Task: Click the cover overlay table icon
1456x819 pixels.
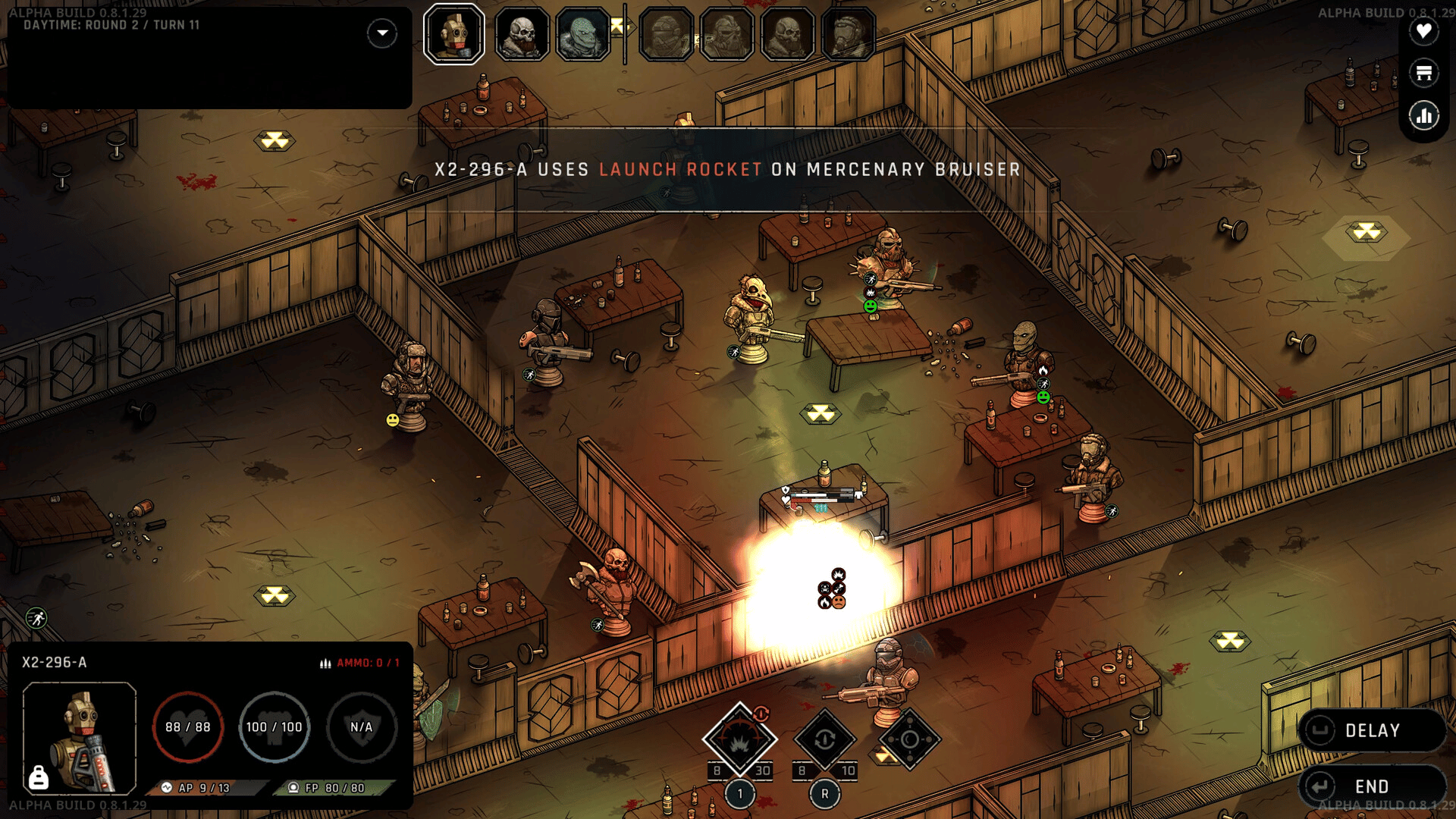Action: tap(1423, 74)
